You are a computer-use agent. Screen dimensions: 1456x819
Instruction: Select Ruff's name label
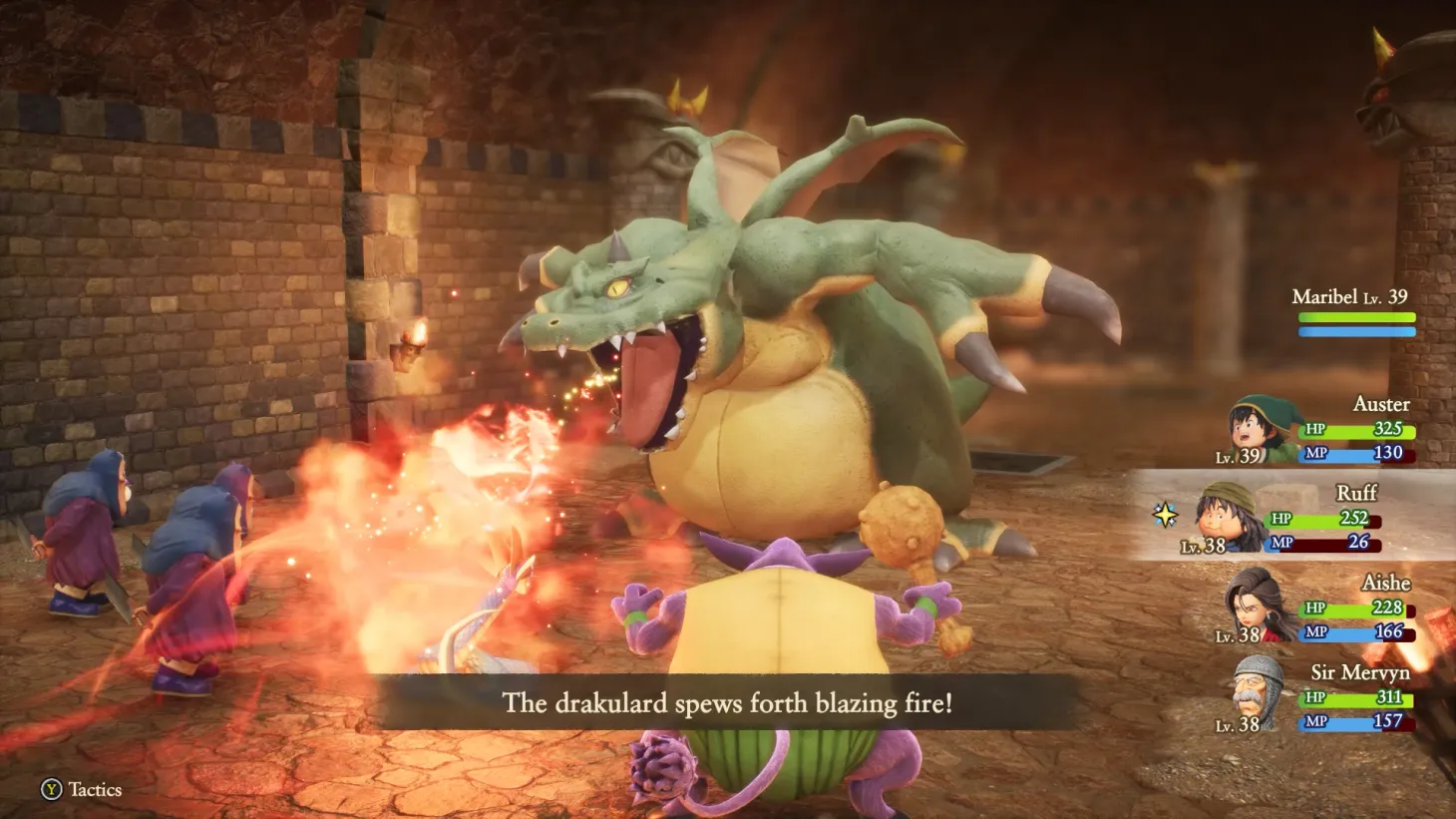1358,493
